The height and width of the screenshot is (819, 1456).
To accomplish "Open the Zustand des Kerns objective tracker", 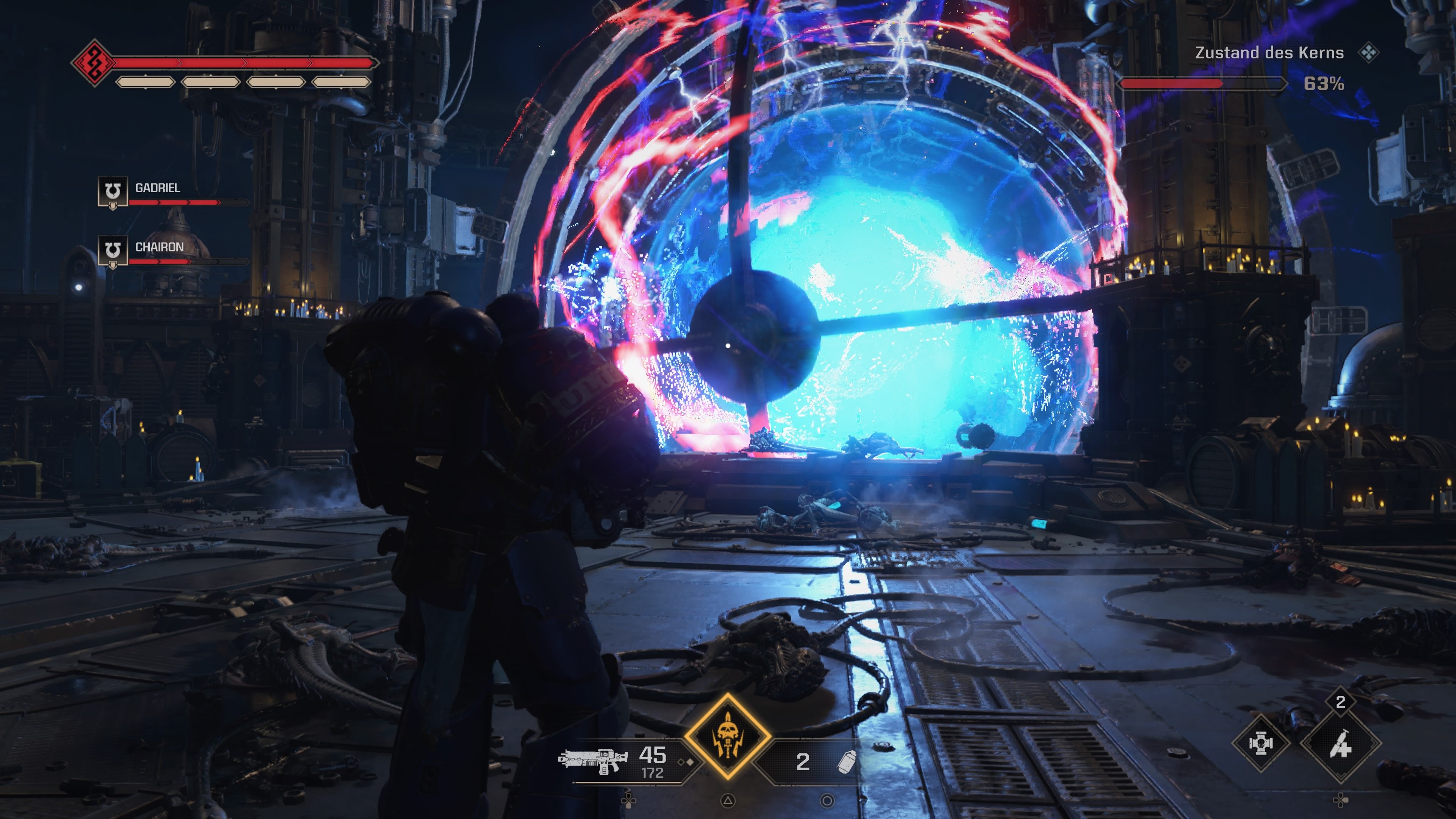I will pos(1268,53).
